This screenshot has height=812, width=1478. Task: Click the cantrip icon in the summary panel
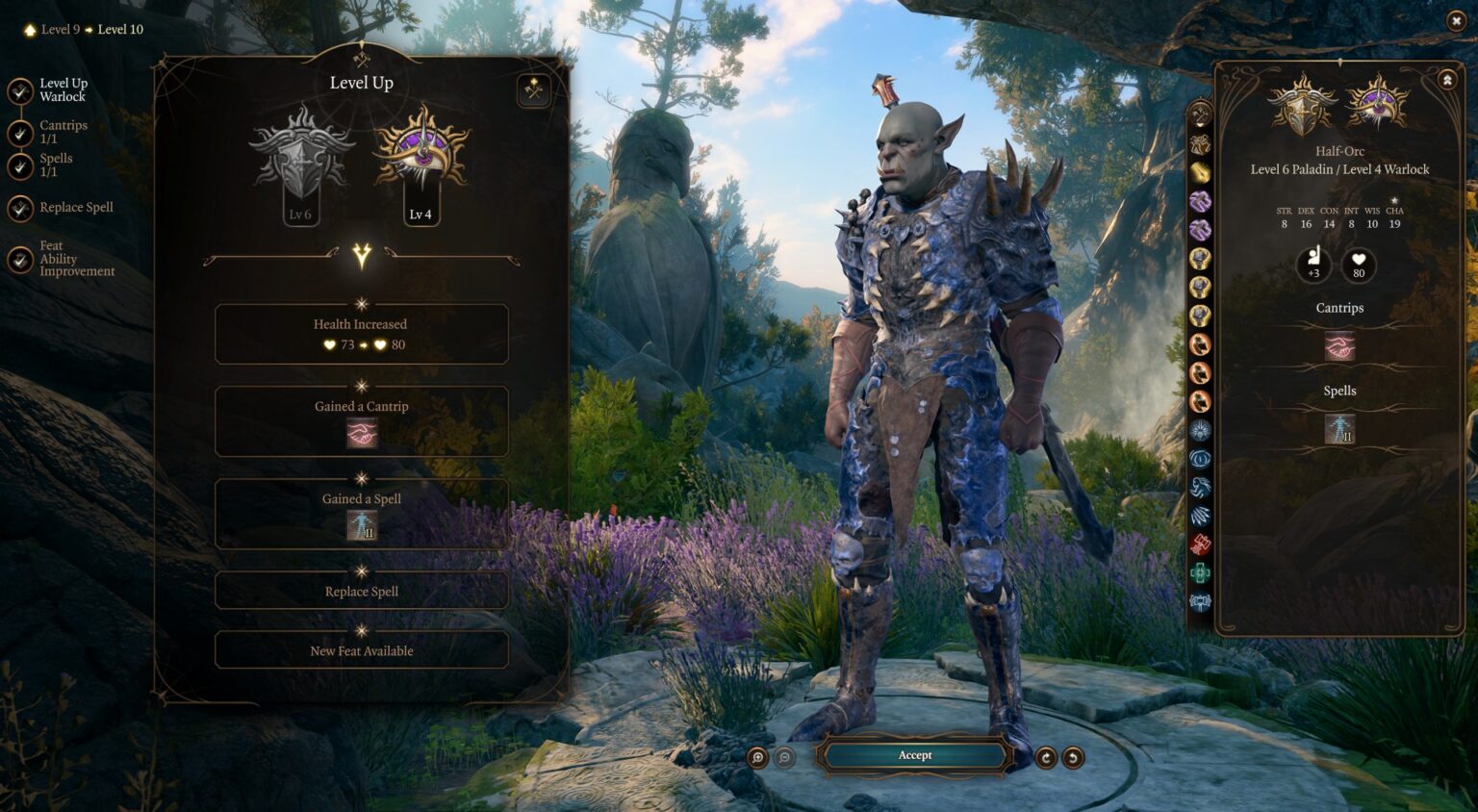1339,345
